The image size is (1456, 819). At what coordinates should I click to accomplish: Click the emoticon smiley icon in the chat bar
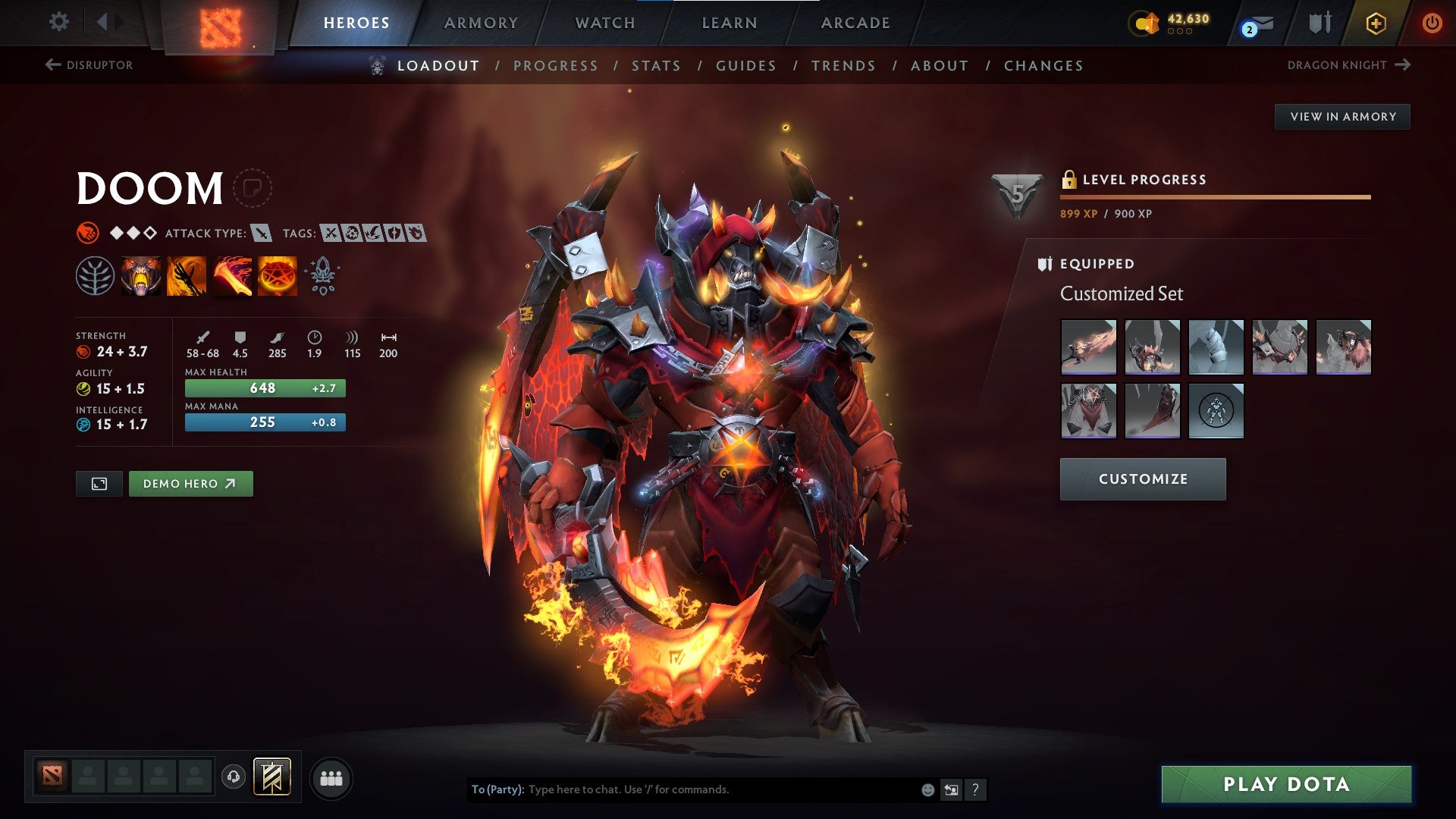(x=927, y=789)
